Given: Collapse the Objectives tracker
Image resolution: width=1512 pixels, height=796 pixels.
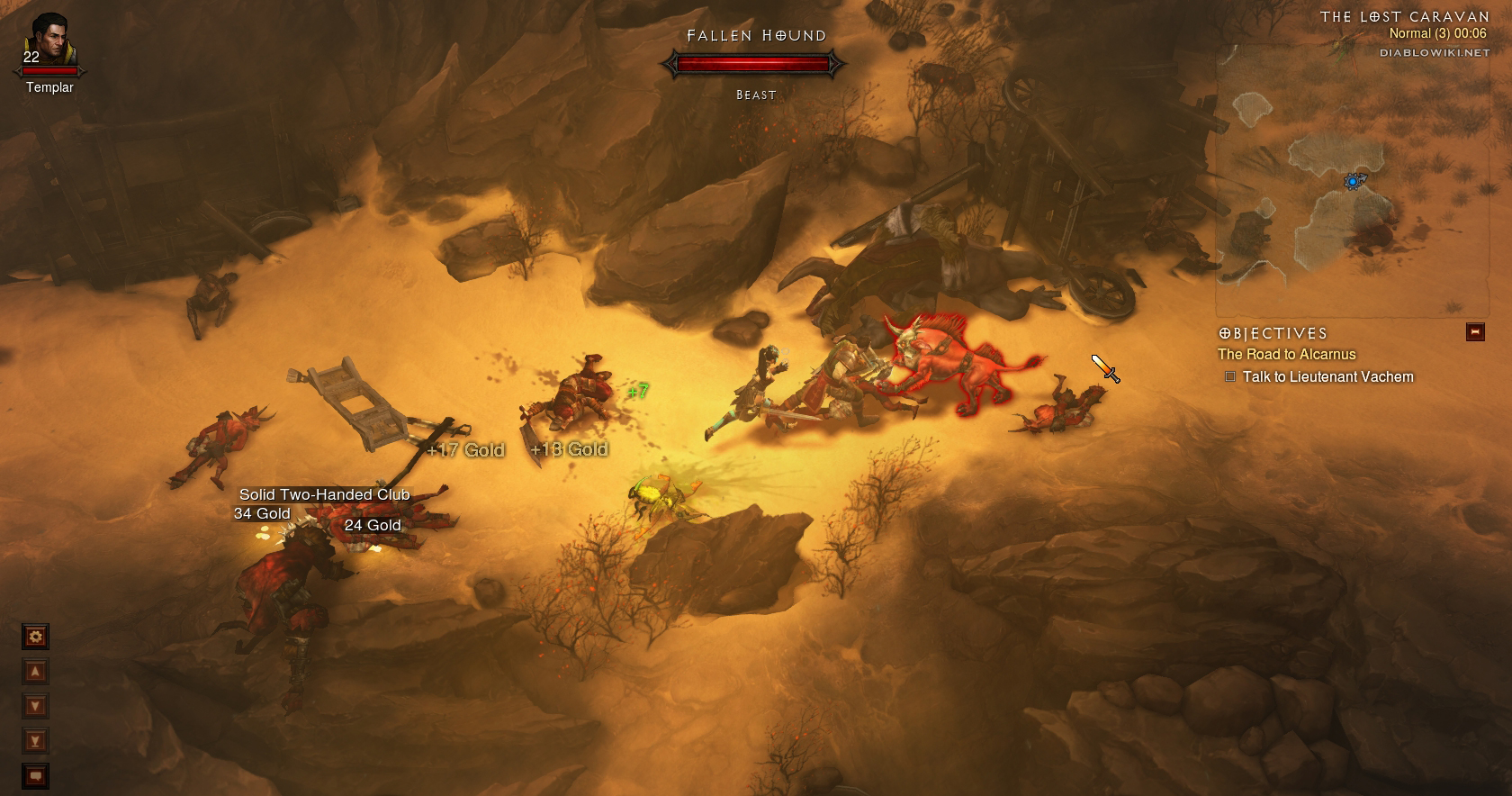Looking at the screenshot, I should [x=1474, y=332].
